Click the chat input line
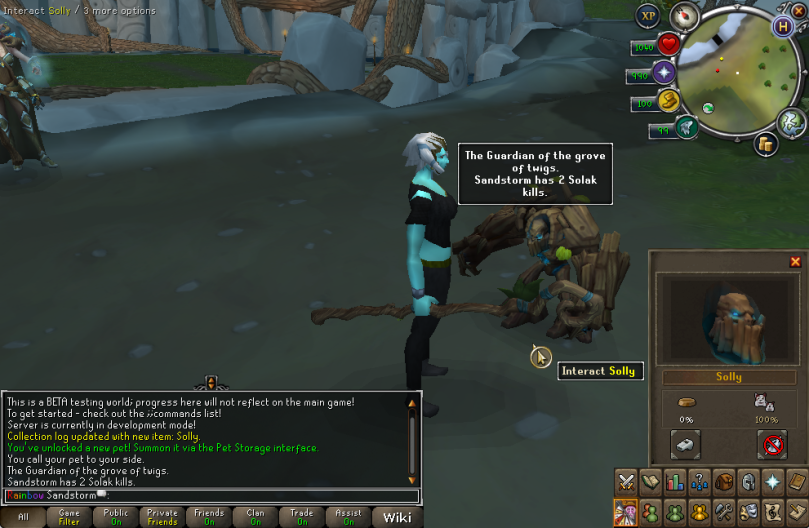The width and height of the screenshot is (809, 528). [210, 495]
